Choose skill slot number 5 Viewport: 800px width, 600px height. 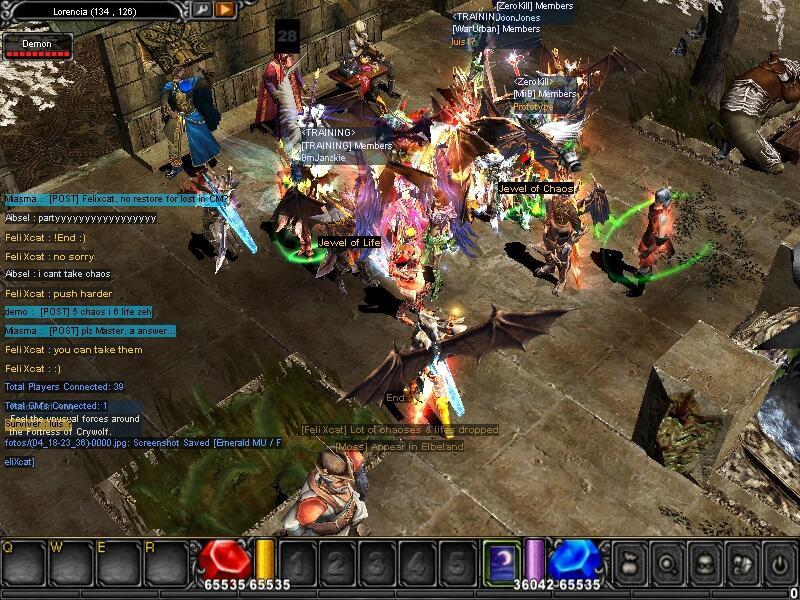coord(457,562)
